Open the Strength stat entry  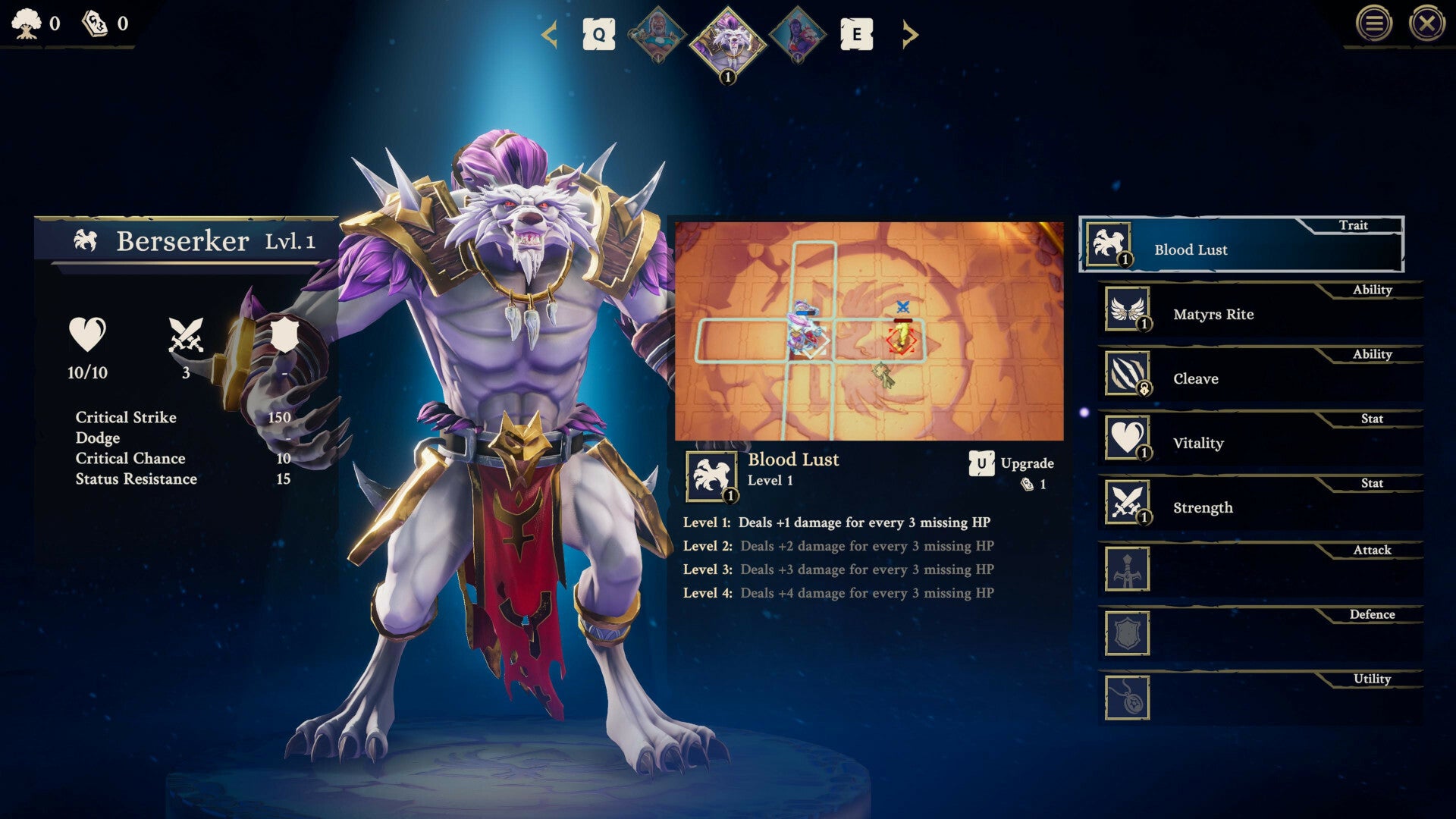[x=1259, y=504]
